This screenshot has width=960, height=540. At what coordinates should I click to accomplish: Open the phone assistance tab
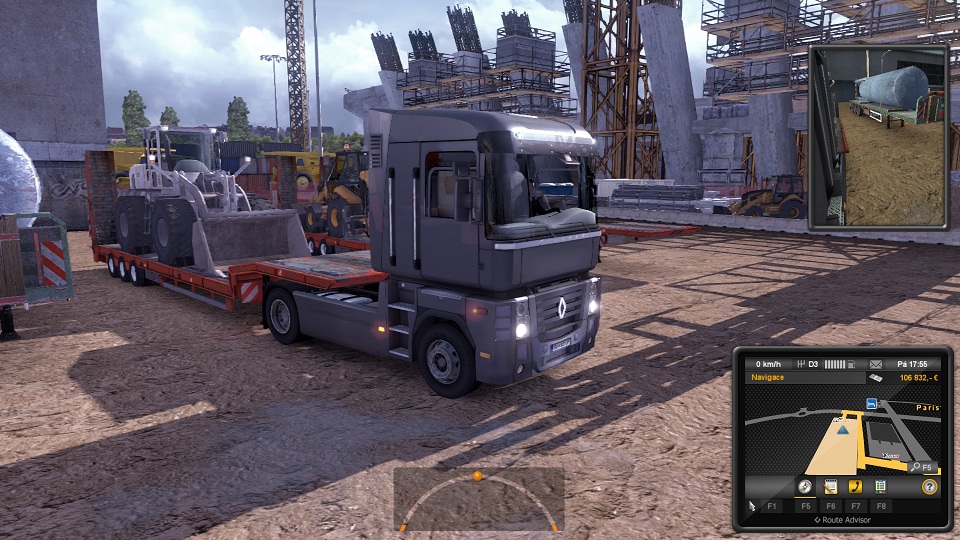pyautogui.click(x=855, y=487)
